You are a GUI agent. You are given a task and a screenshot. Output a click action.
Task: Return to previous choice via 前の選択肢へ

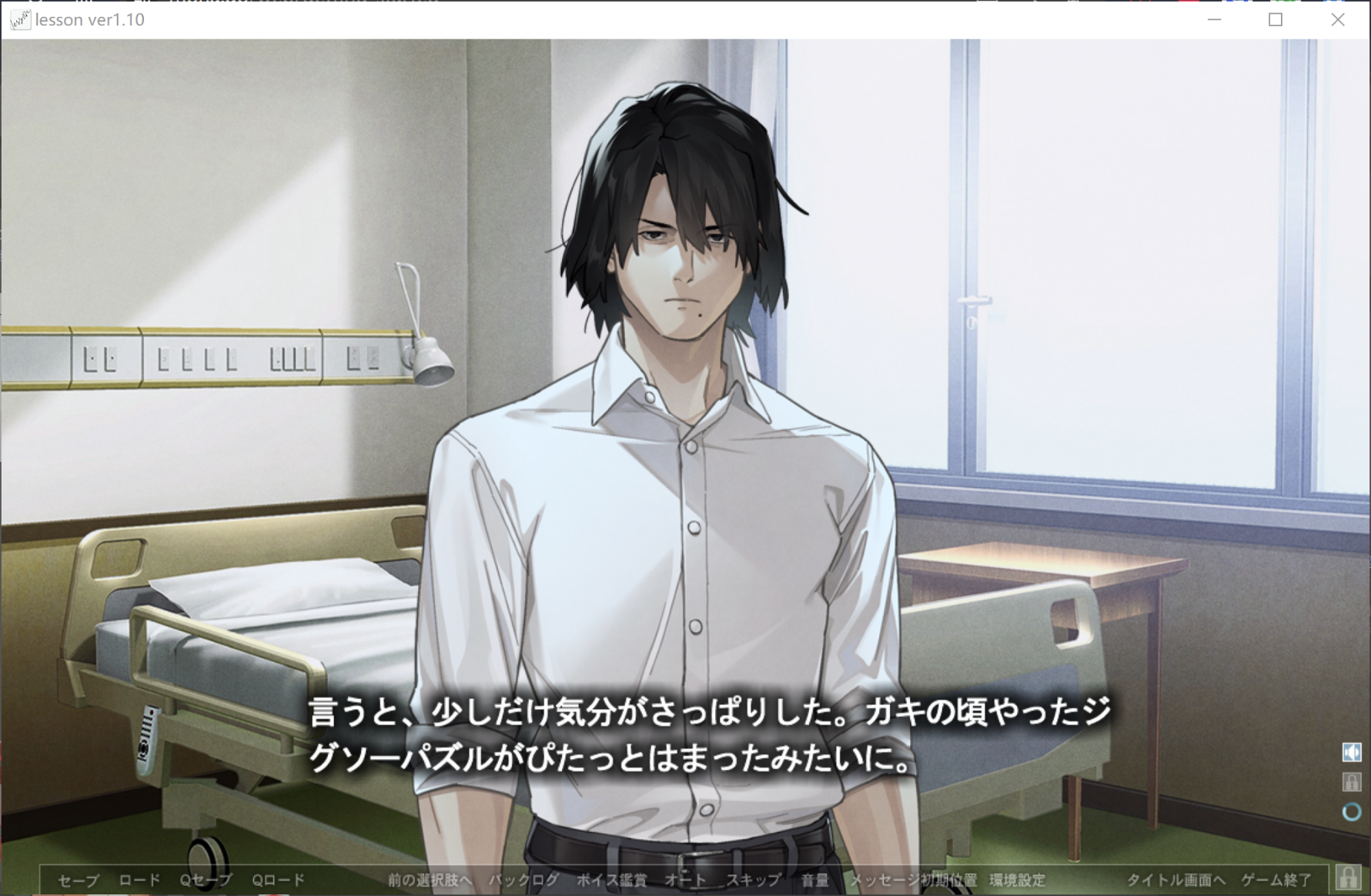click(x=430, y=880)
